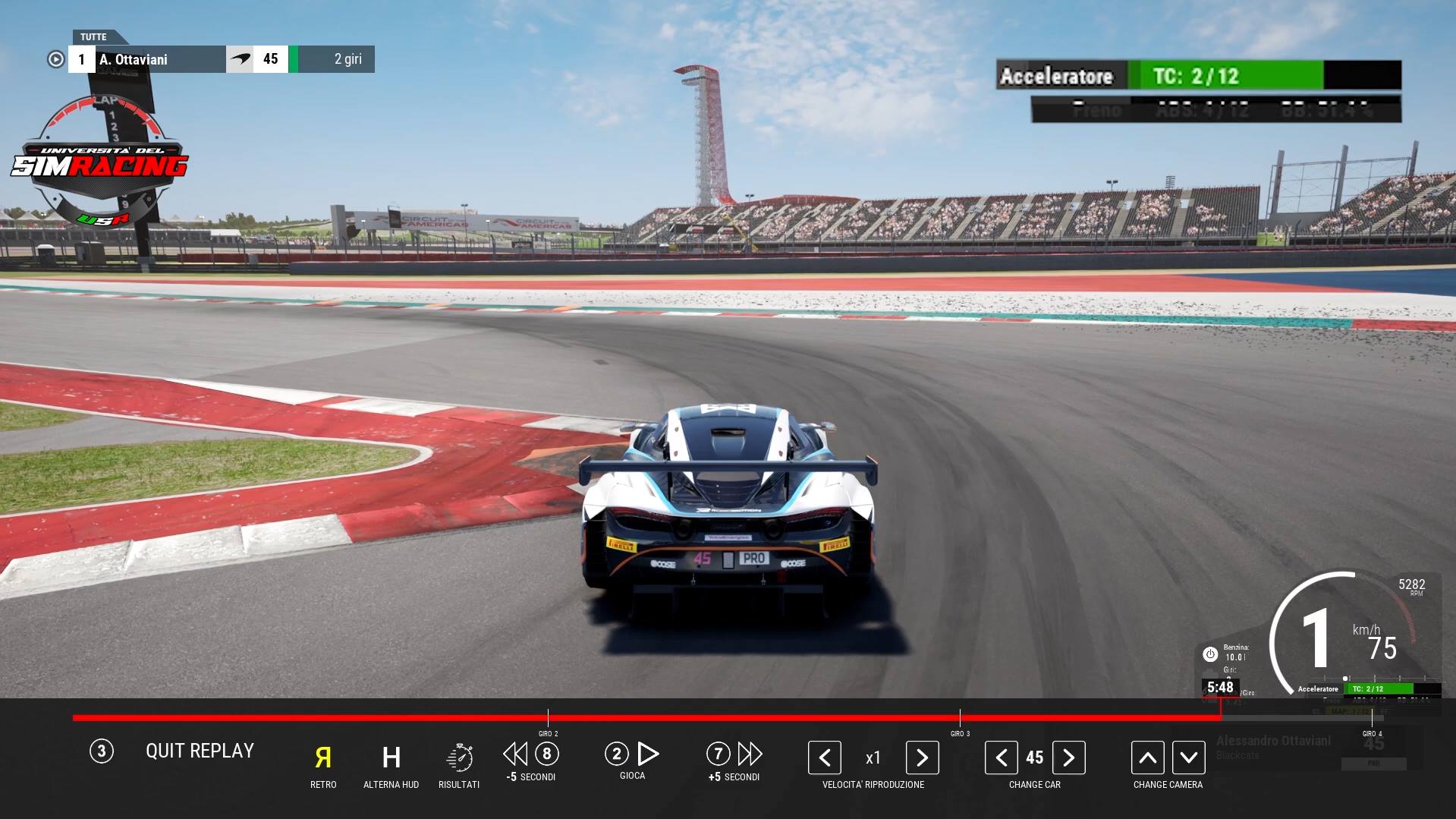
Task: Quit the replay
Action: click(x=199, y=751)
